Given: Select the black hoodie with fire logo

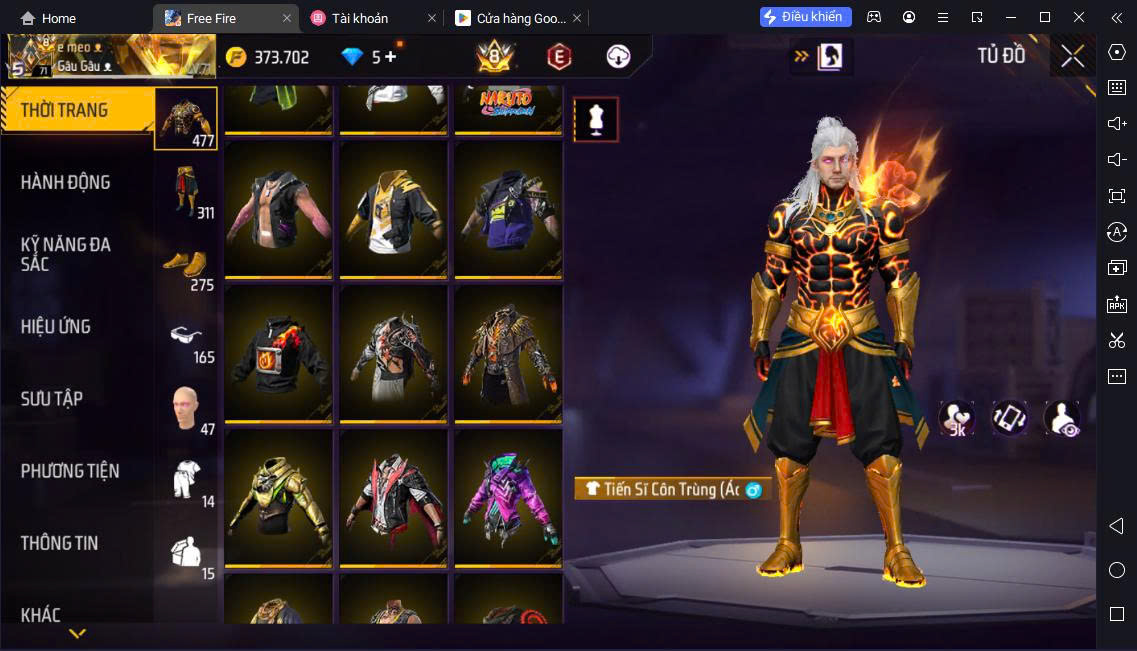Looking at the screenshot, I should [x=279, y=354].
